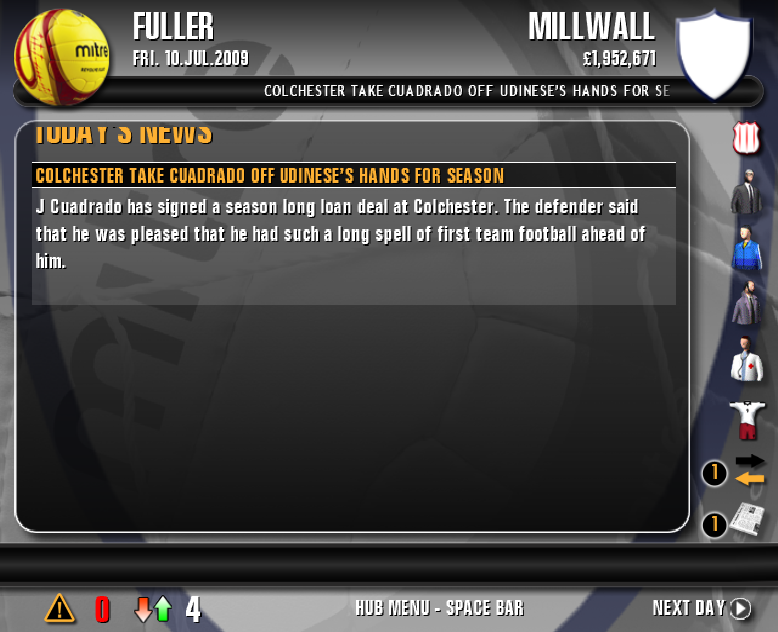Open the hub menu
This screenshot has height=632, width=778.
tap(439, 608)
